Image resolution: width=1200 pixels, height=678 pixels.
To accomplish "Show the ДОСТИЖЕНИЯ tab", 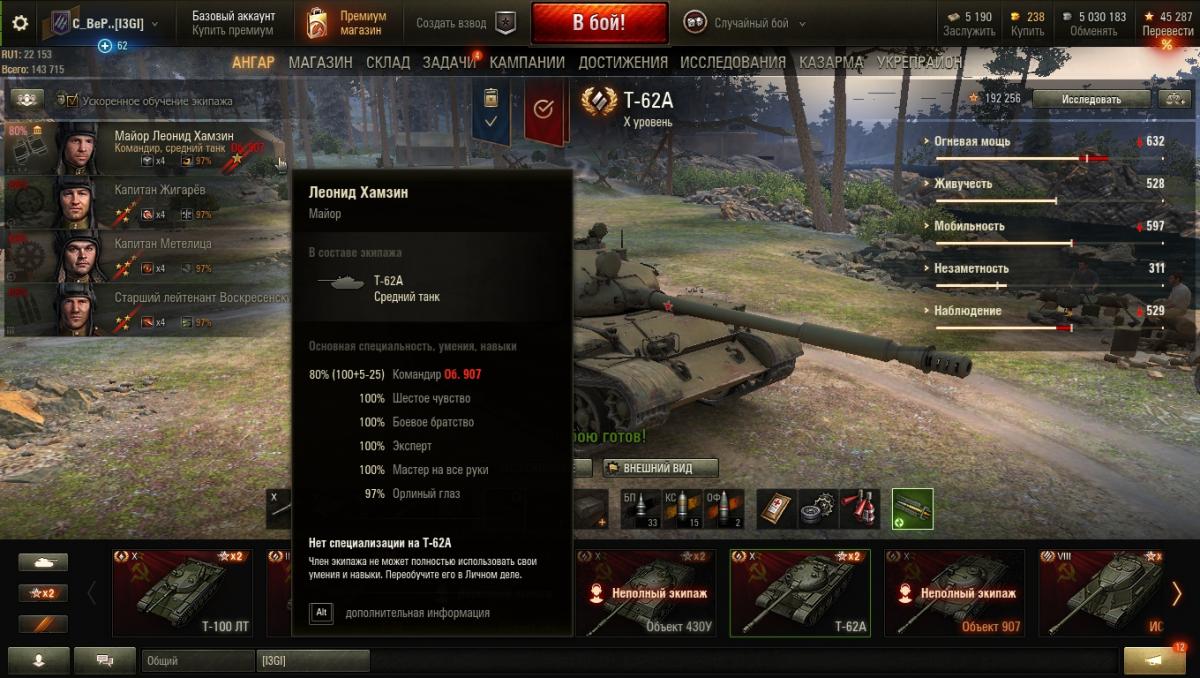I will tap(622, 62).
